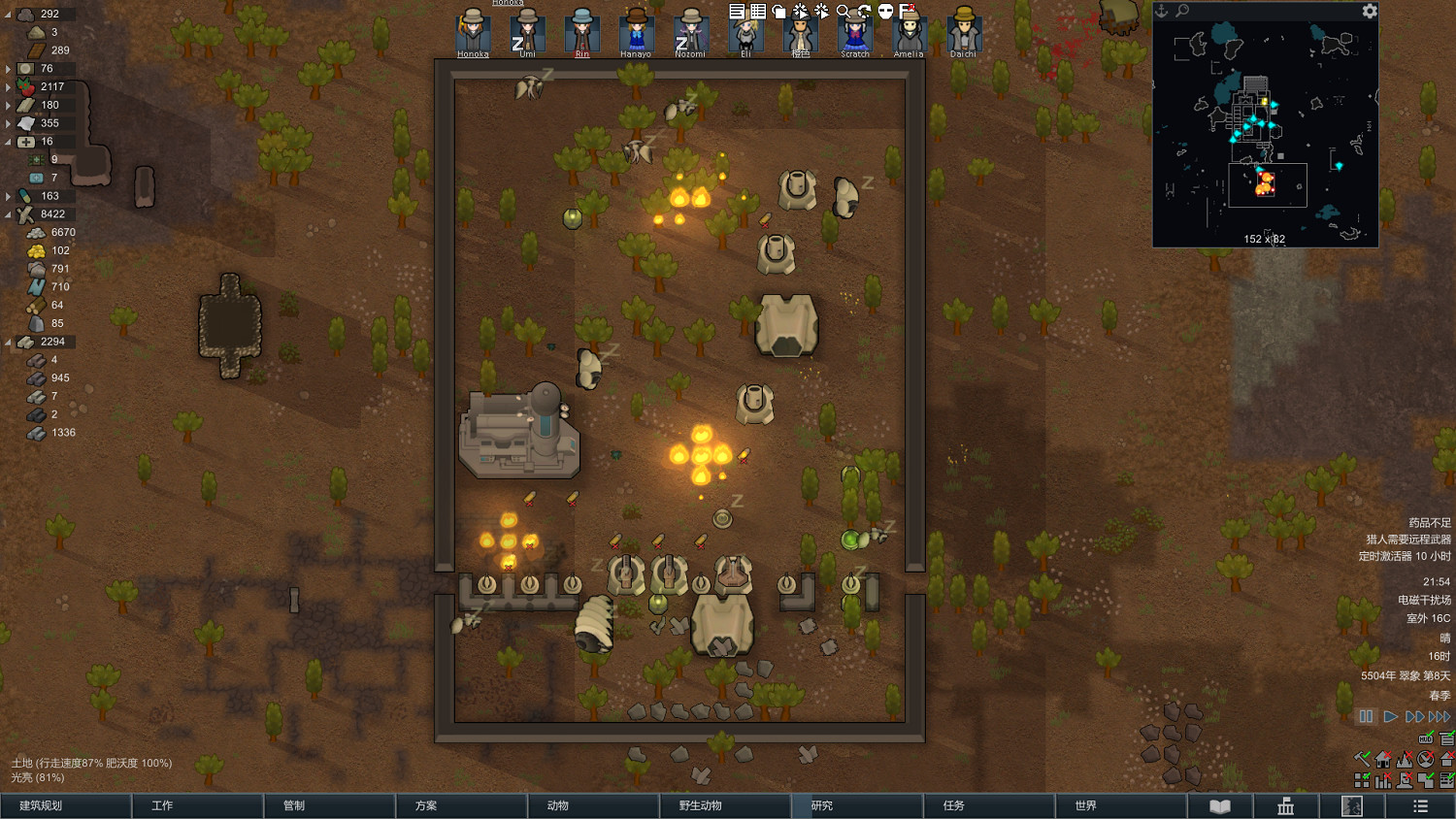Select colonist Daichi's portrait

(963, 32)
